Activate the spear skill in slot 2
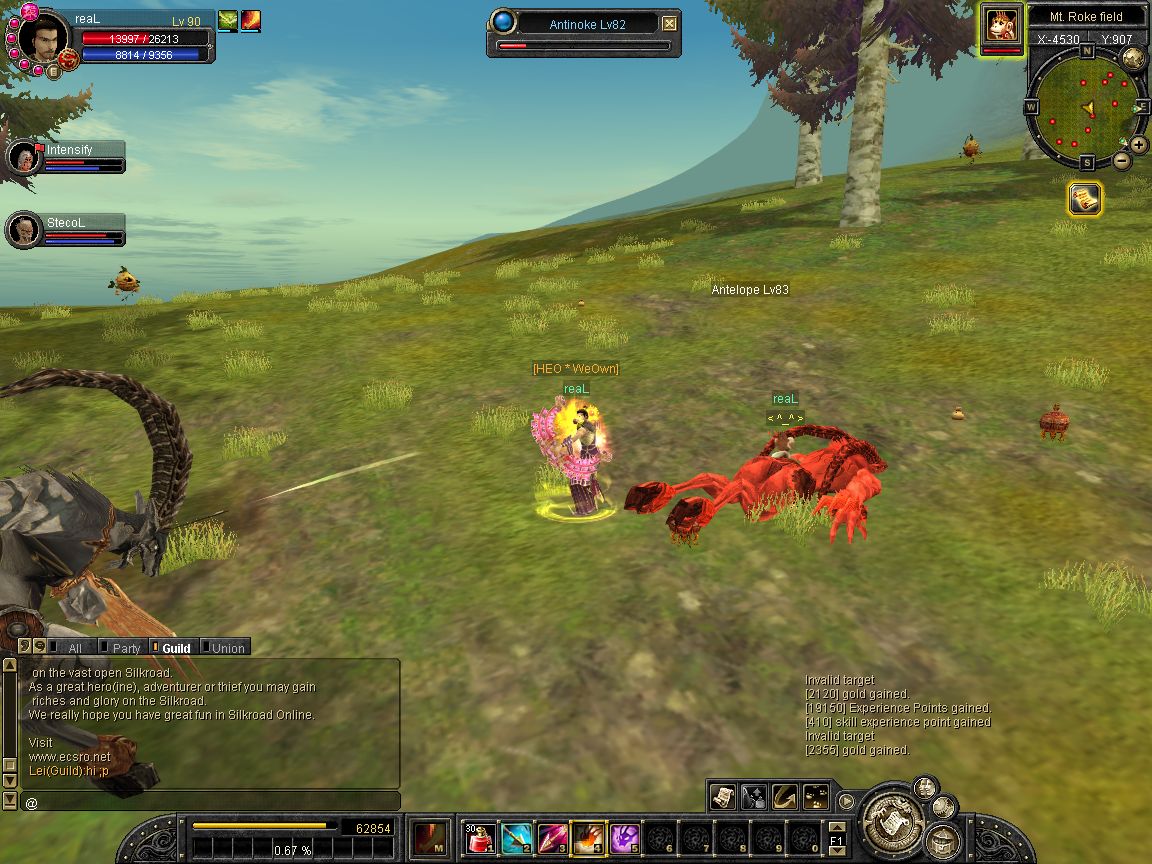Image resolution: width=1152 pixels, height=864 pixels. coord(516,837)
